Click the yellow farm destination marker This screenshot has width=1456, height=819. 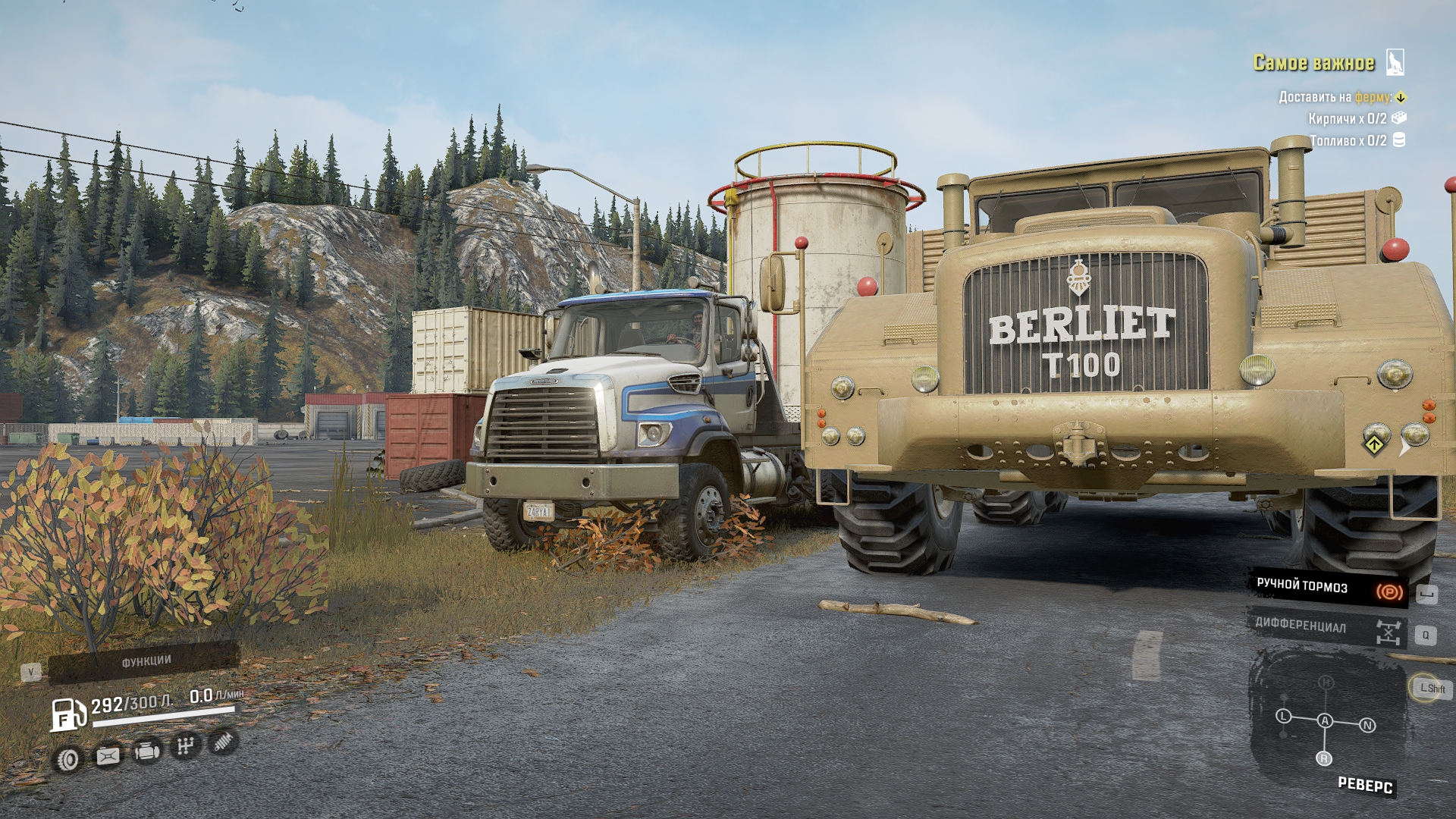click(x=1401, y=97)
